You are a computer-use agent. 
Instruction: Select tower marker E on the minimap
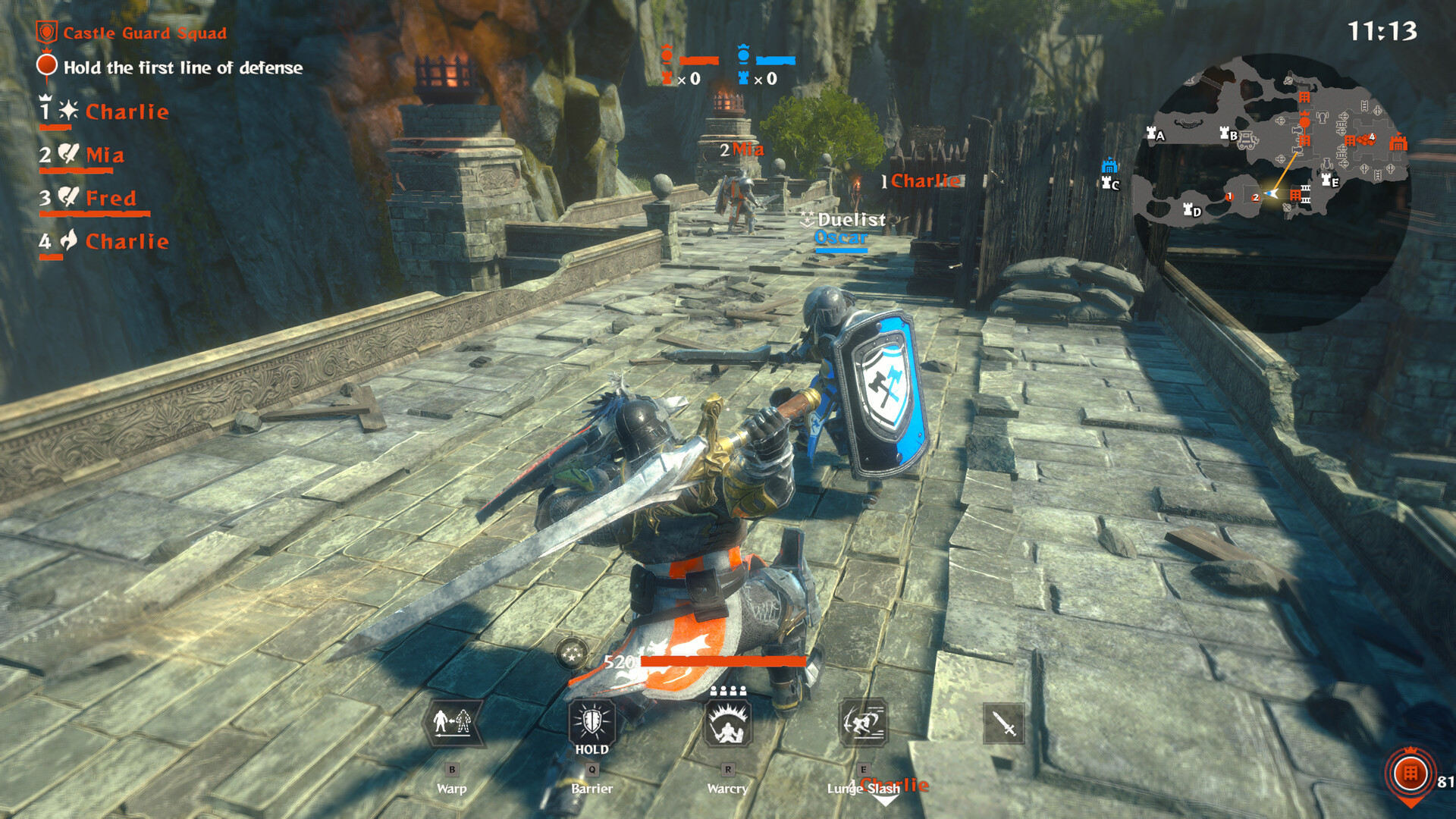pyautogui.click(x=1326, y=181)
